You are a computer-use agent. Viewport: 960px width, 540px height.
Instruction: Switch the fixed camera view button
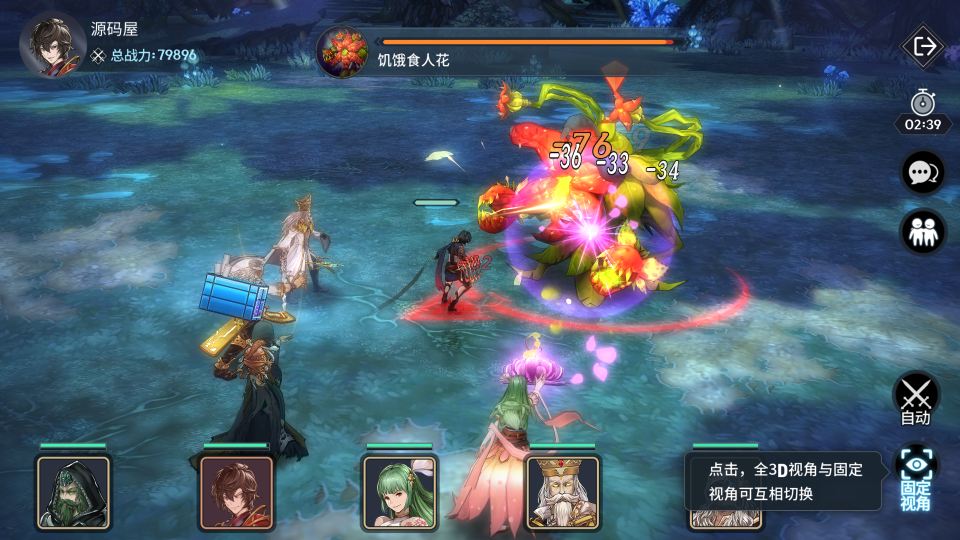[x=915, y=476]
